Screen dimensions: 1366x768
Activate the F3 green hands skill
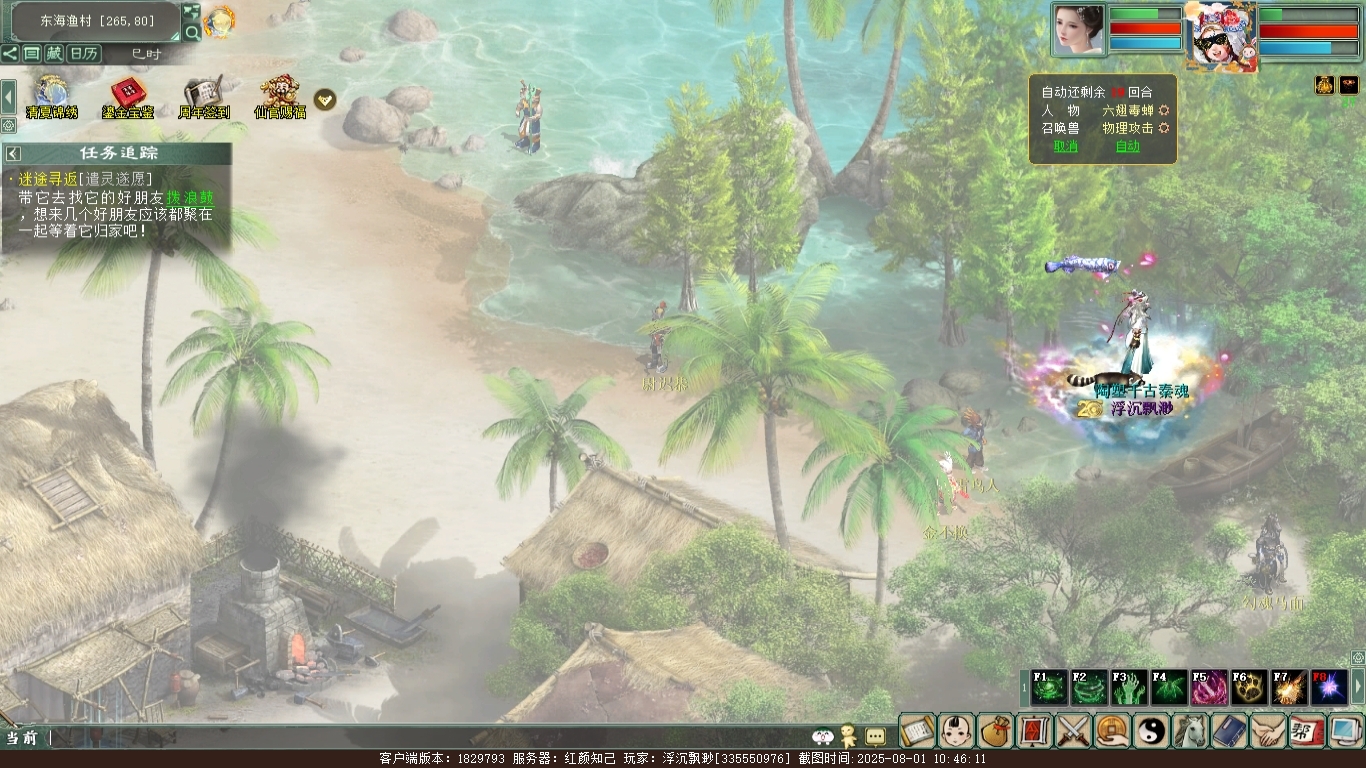pyautogui.click(x=1129, y=688)
